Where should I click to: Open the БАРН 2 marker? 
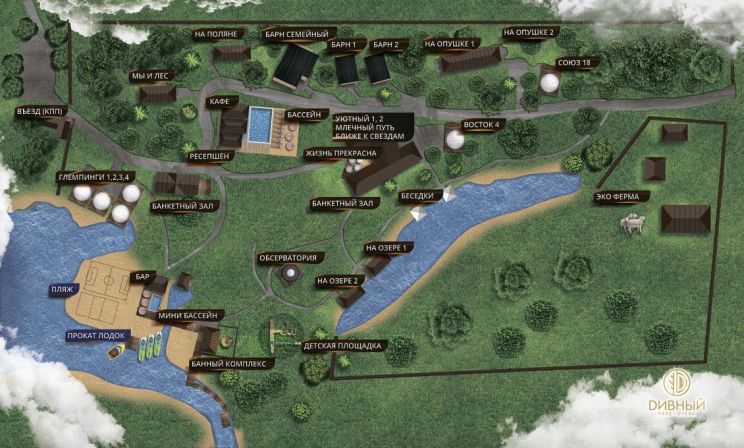tap(386, 45)
